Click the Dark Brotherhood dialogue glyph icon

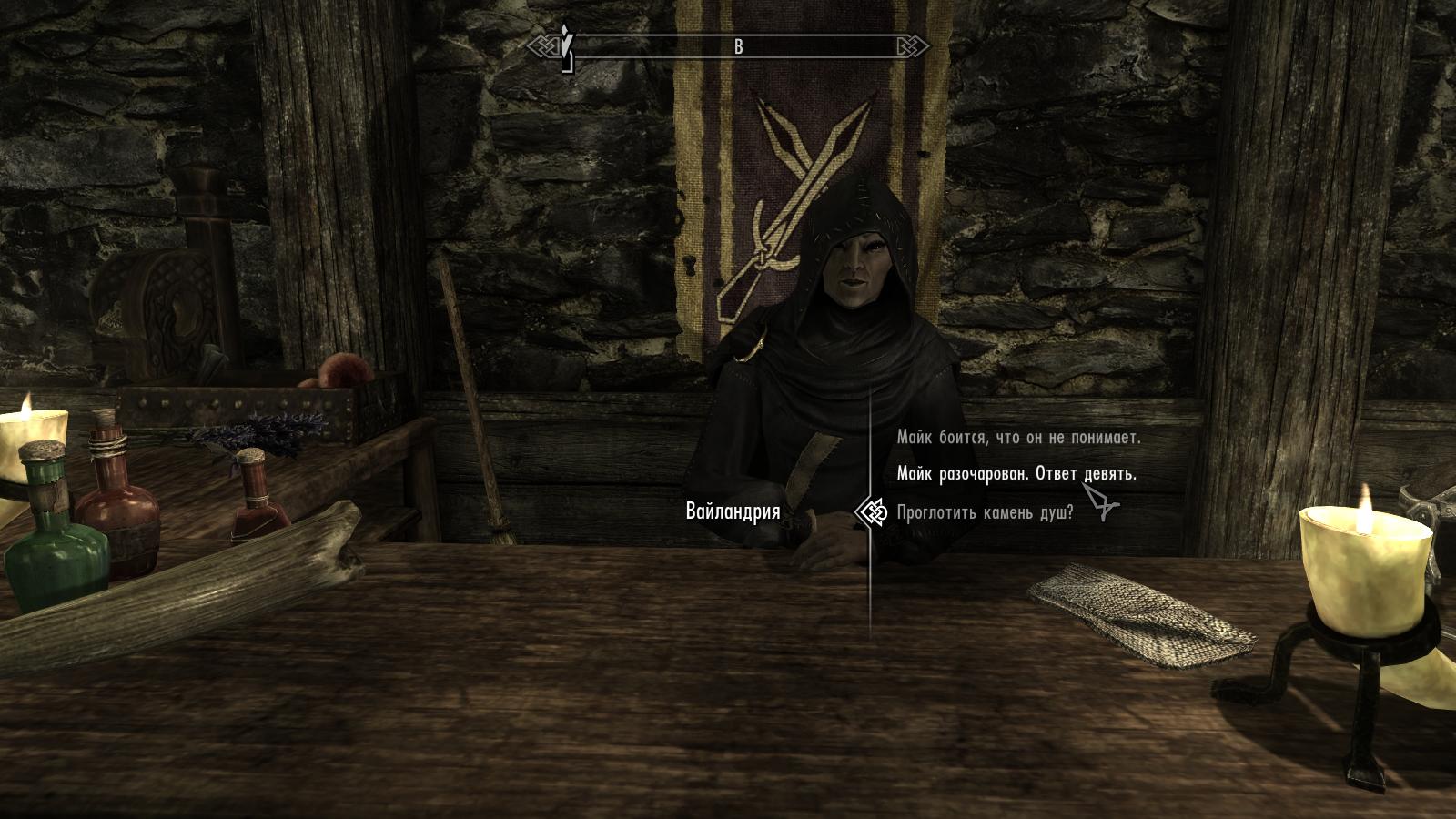(875, 512)
